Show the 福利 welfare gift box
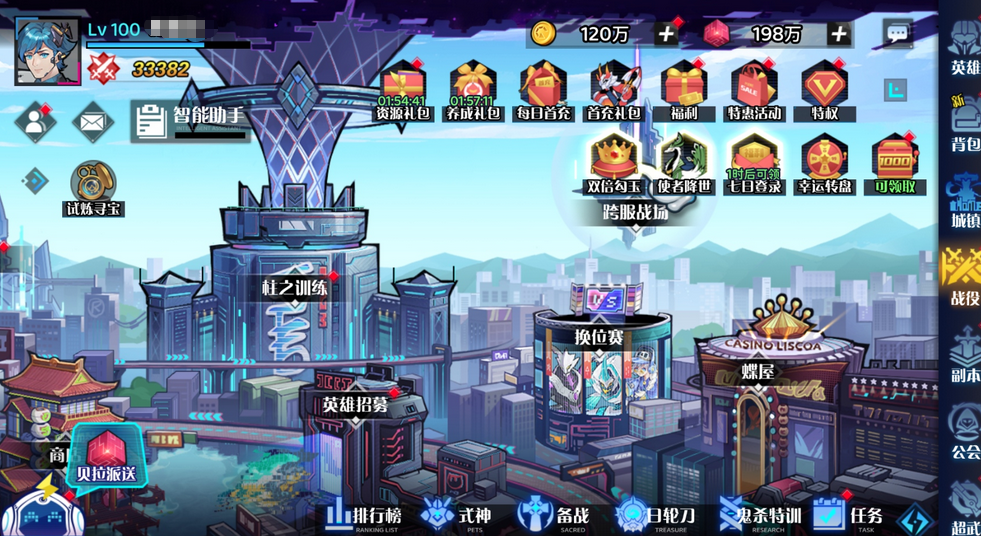981x536 pixels. click(684, 90)
